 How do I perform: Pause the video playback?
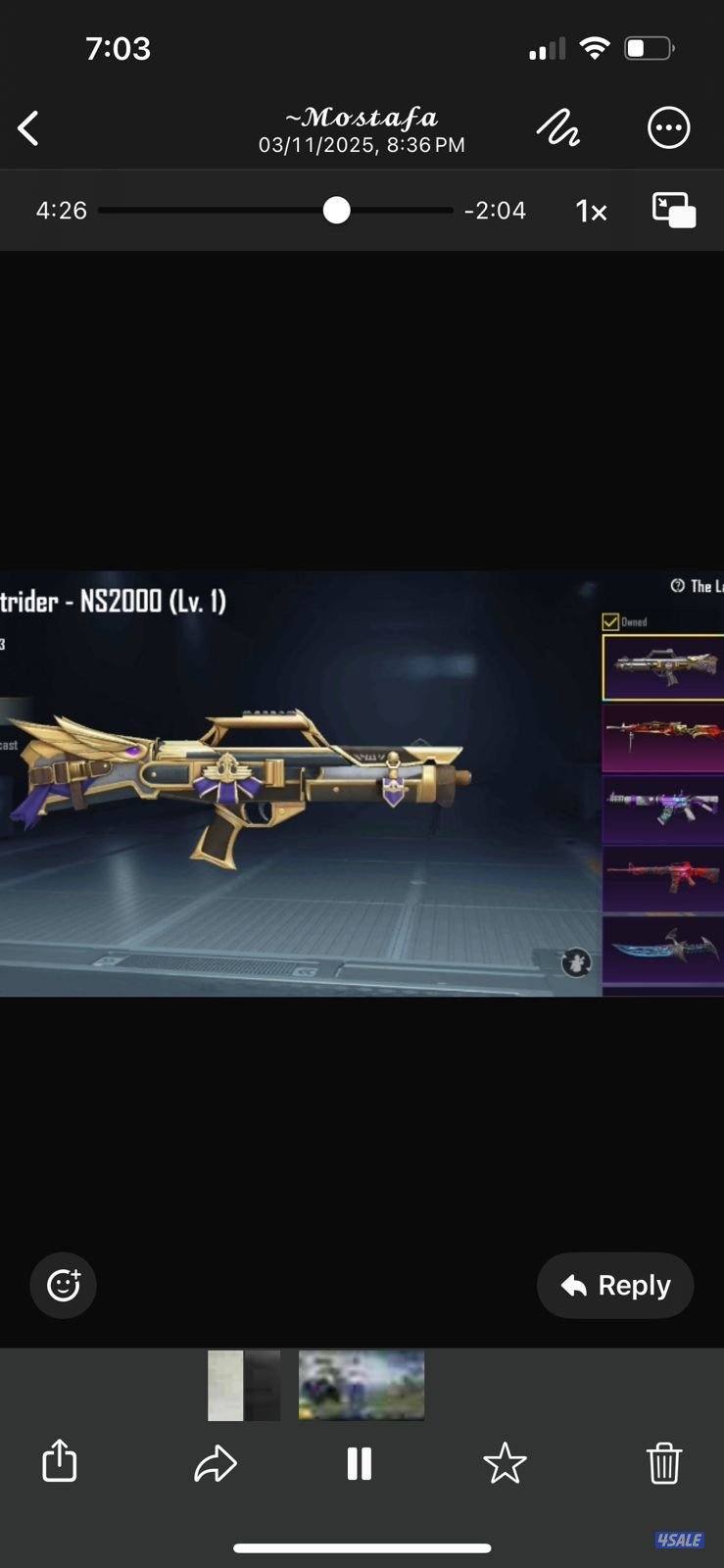coord(360,1463)
